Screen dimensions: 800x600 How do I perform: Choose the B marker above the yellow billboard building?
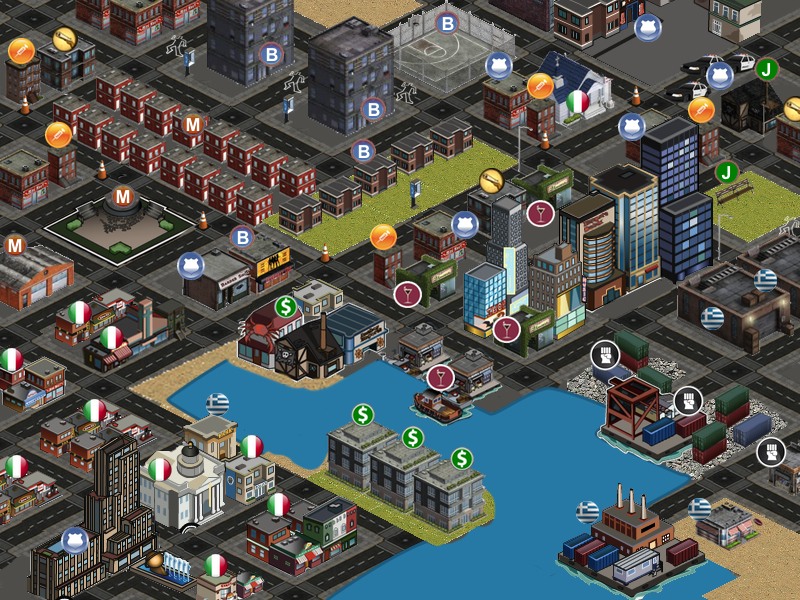pos(242,238)
